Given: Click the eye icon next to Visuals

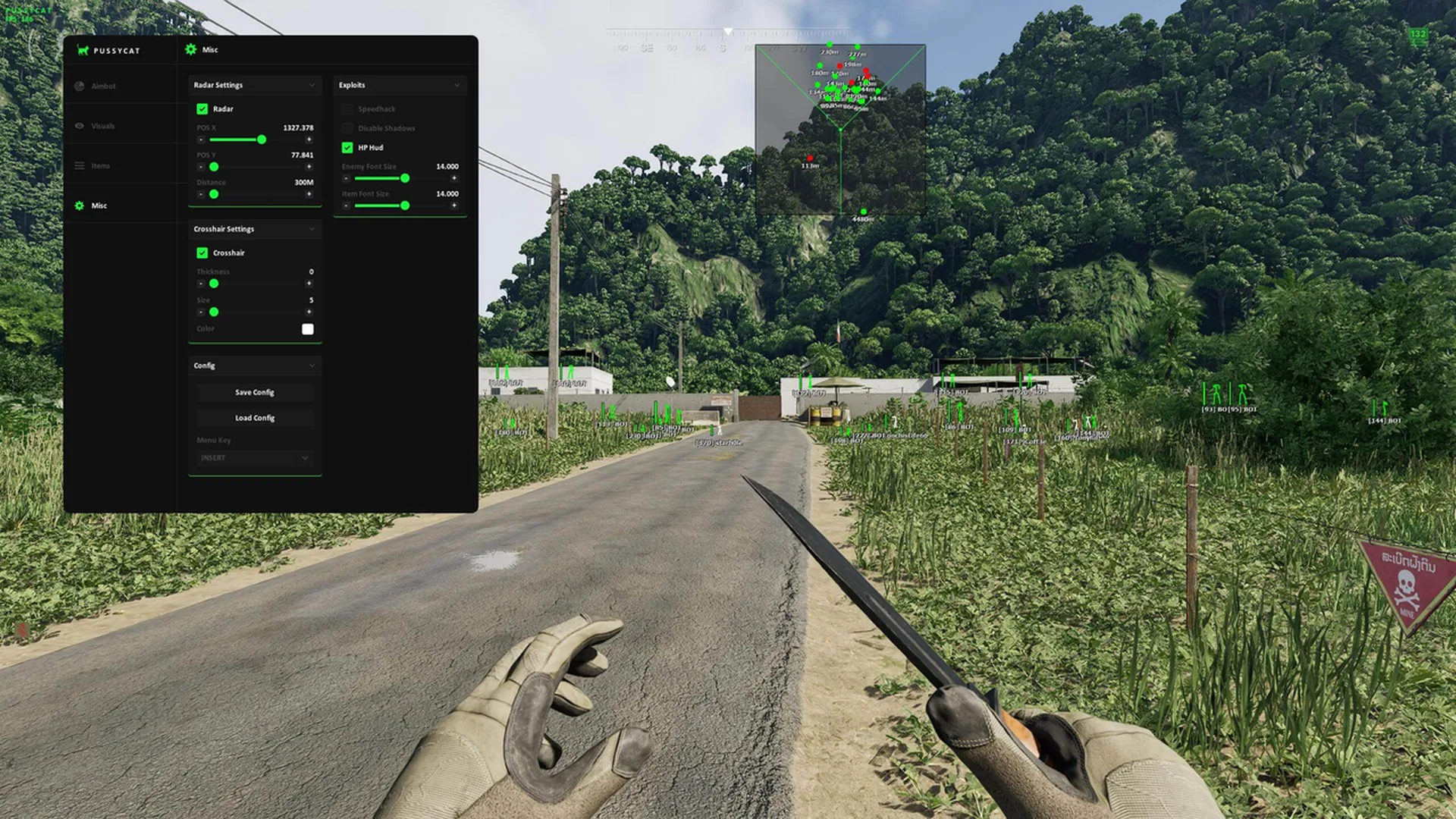Looking at the screenshot, I should click(80, 126).
